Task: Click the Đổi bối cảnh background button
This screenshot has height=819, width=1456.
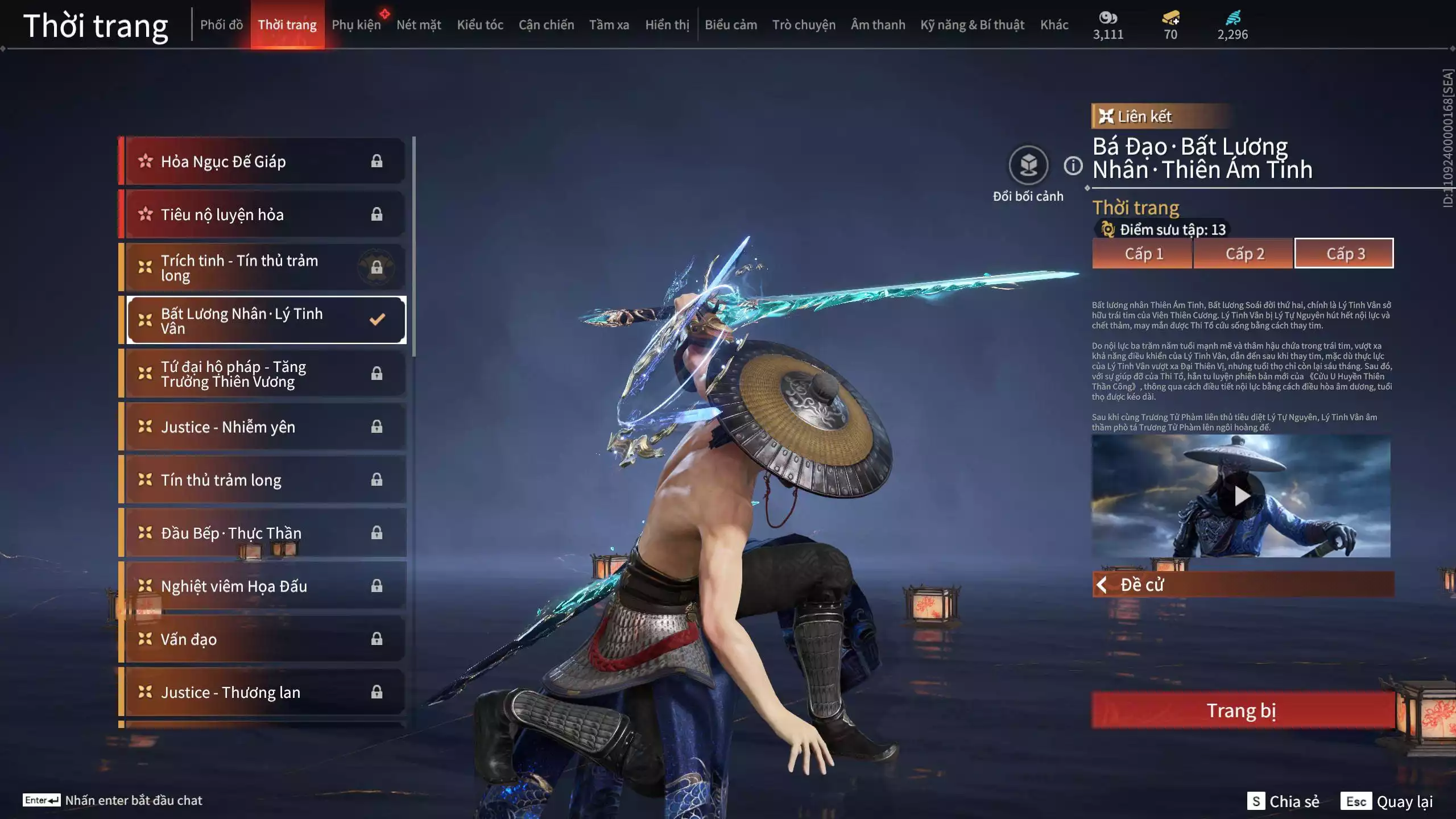Action: tap(1028, 166)
